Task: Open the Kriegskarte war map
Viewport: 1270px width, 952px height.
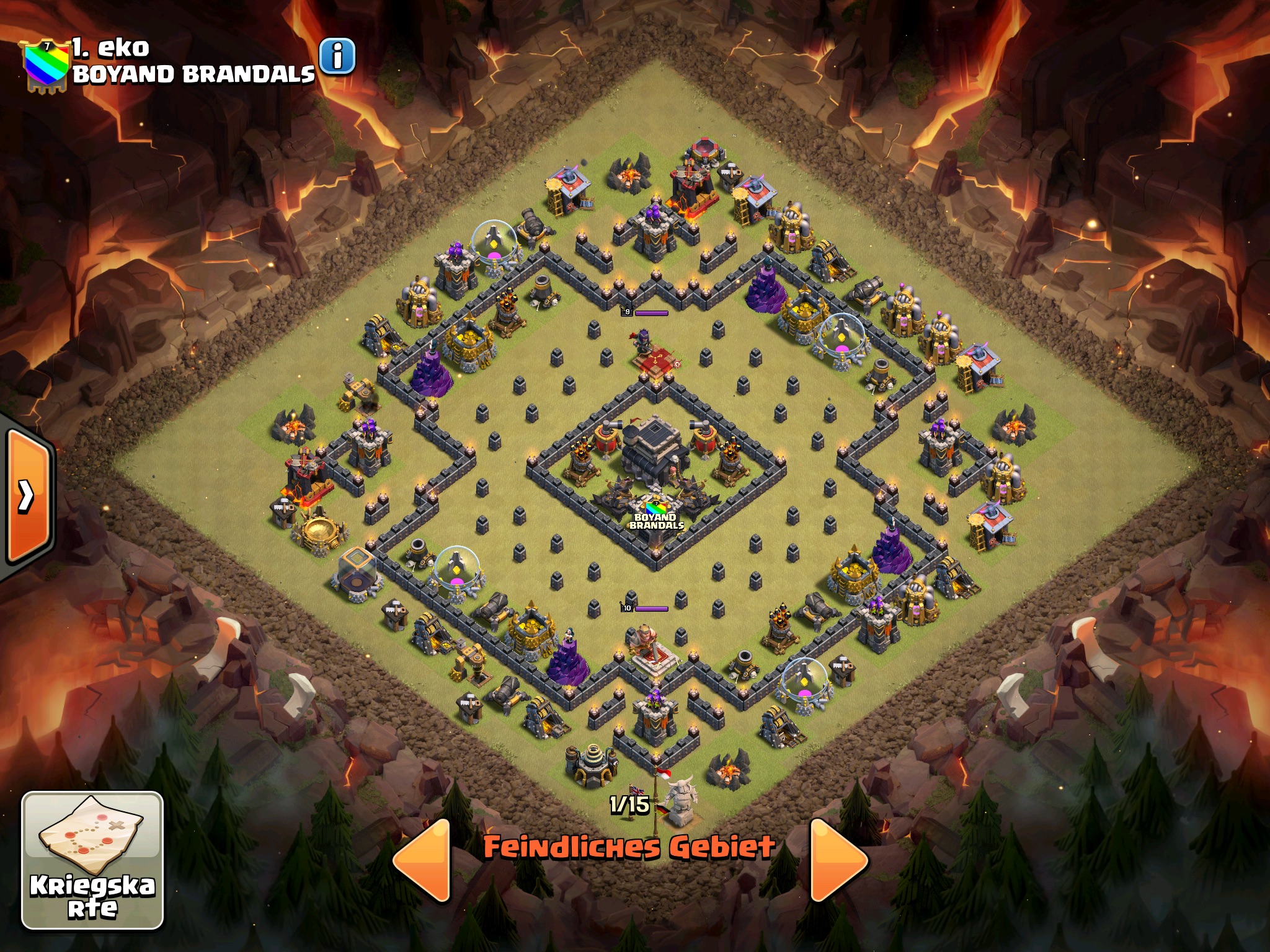Action: tap(93, 860)
